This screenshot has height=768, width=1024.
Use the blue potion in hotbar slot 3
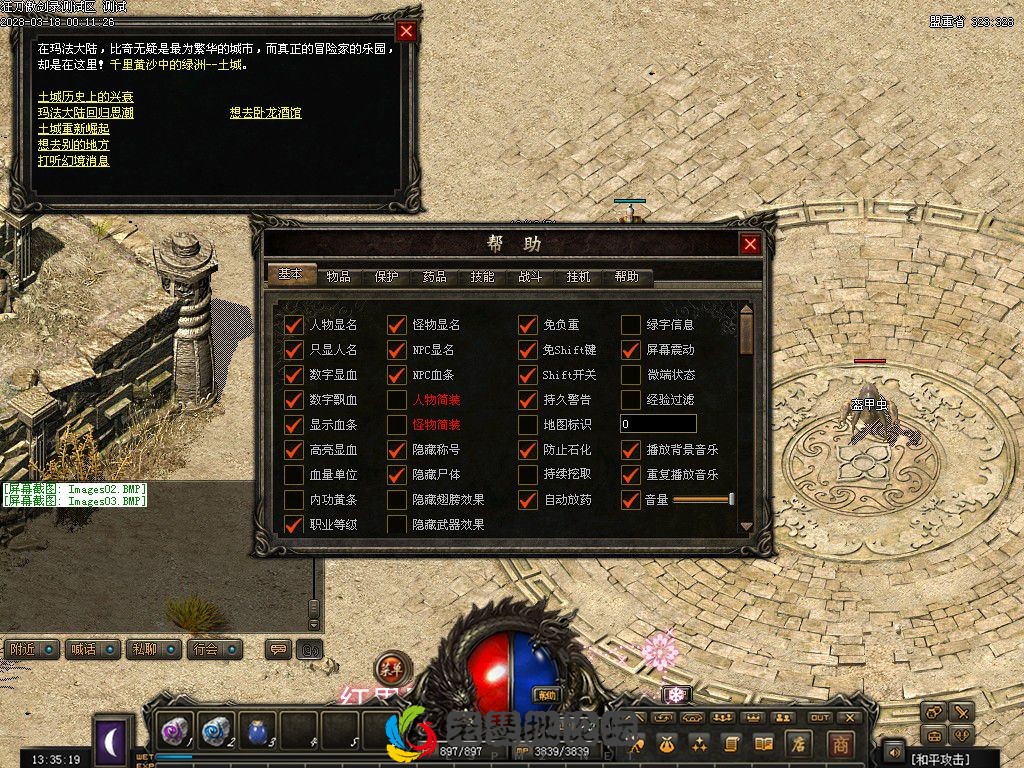[258, 731]
